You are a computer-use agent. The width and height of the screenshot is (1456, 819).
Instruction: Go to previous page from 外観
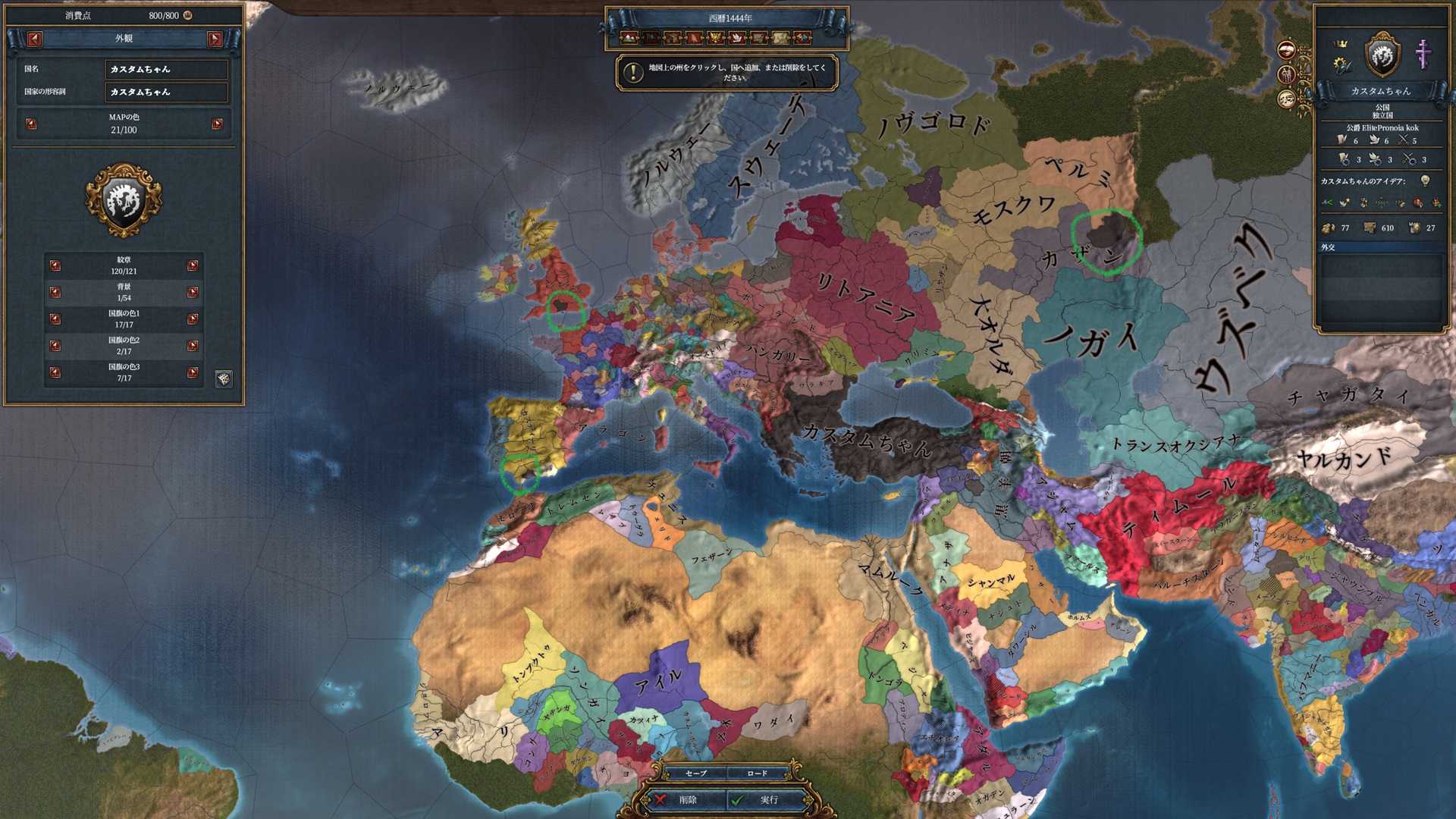(35, 39)
